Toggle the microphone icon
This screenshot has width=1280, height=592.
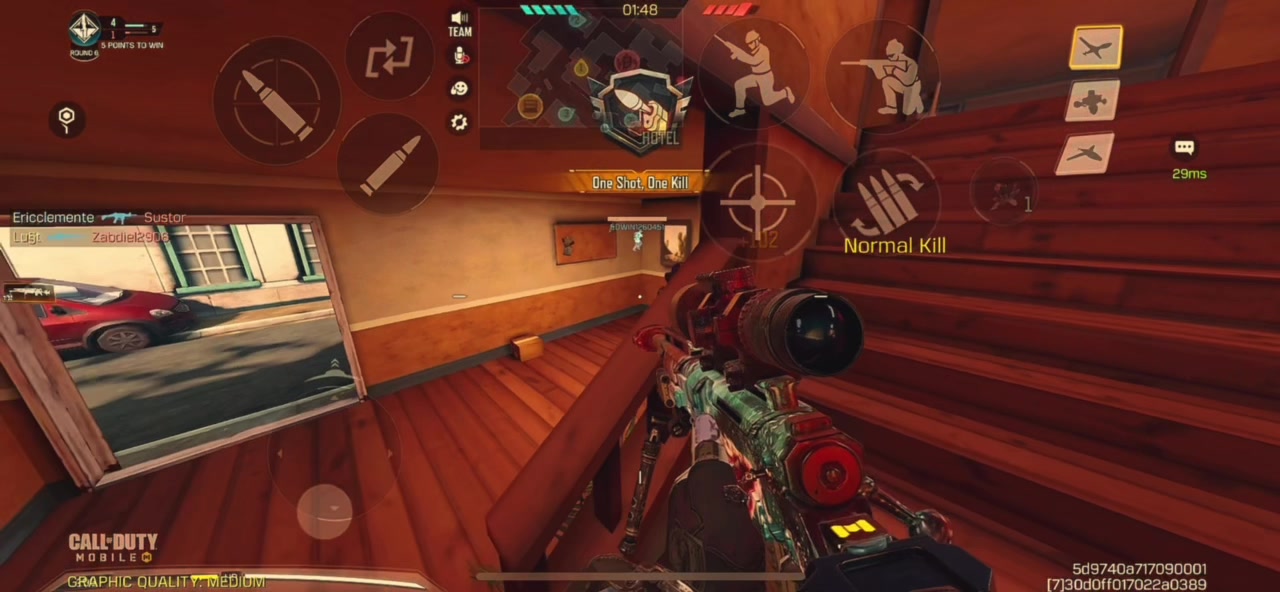coord(459,56)
